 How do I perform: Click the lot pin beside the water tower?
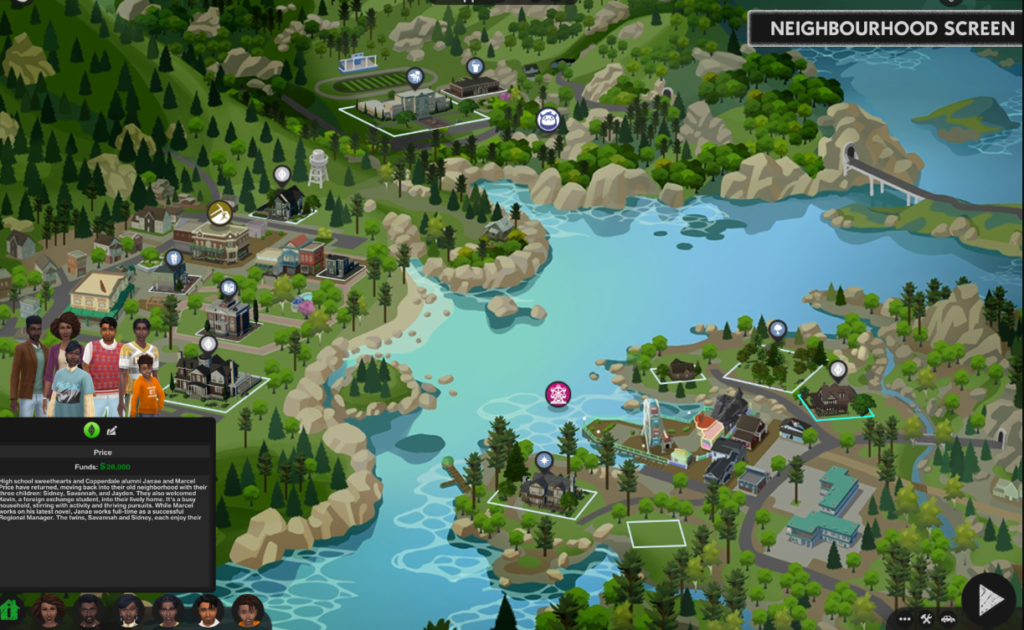pos(282,174)
